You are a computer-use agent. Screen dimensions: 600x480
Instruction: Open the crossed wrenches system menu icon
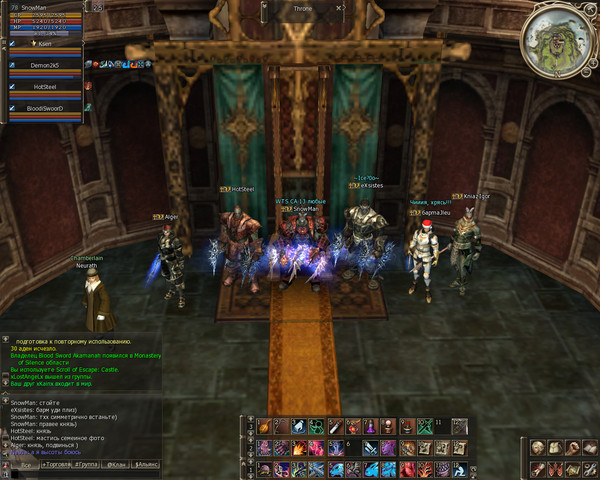point(591,471)
